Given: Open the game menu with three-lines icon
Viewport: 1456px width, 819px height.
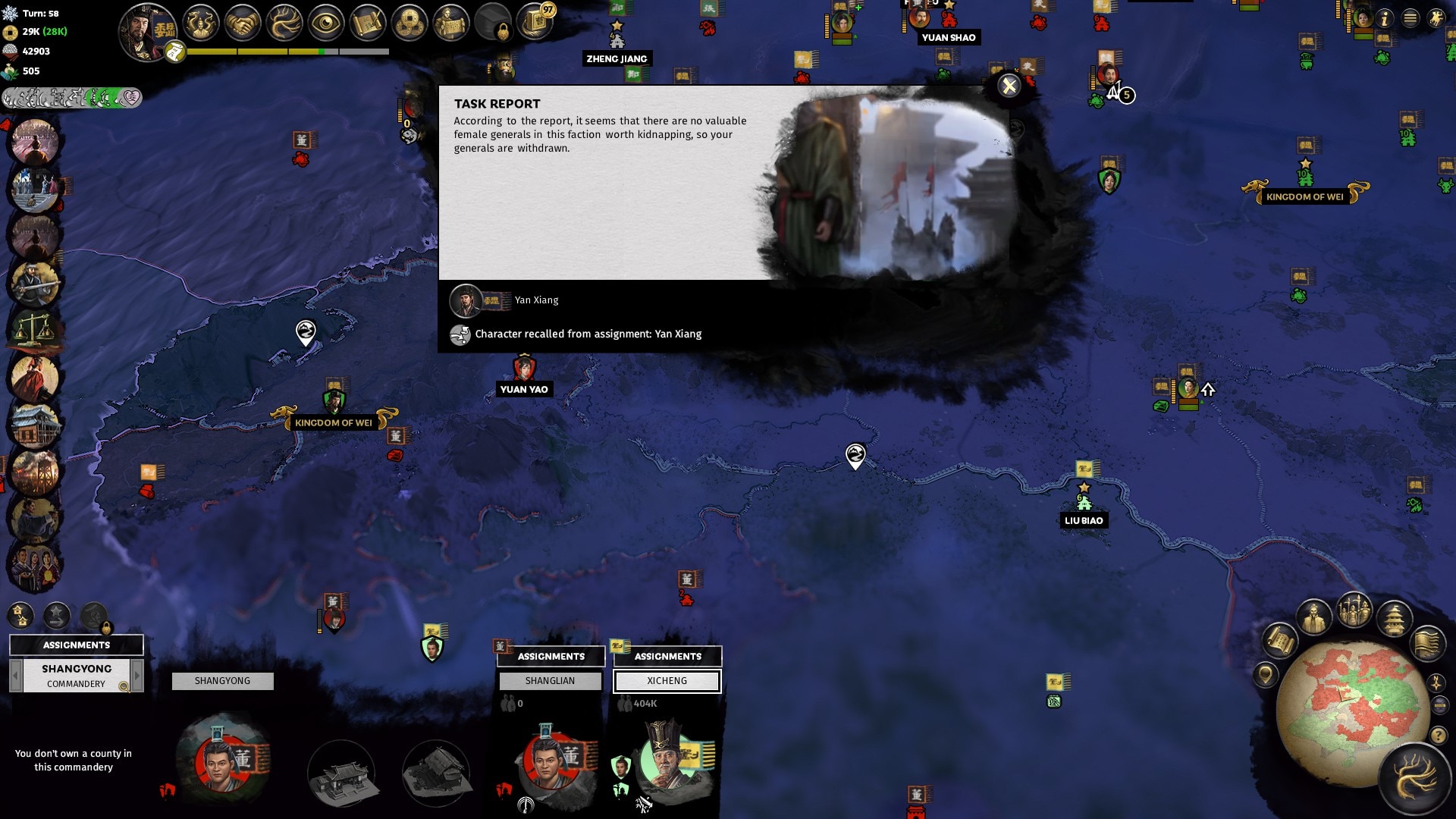Looking at the screenshot, I should 1410,18.
